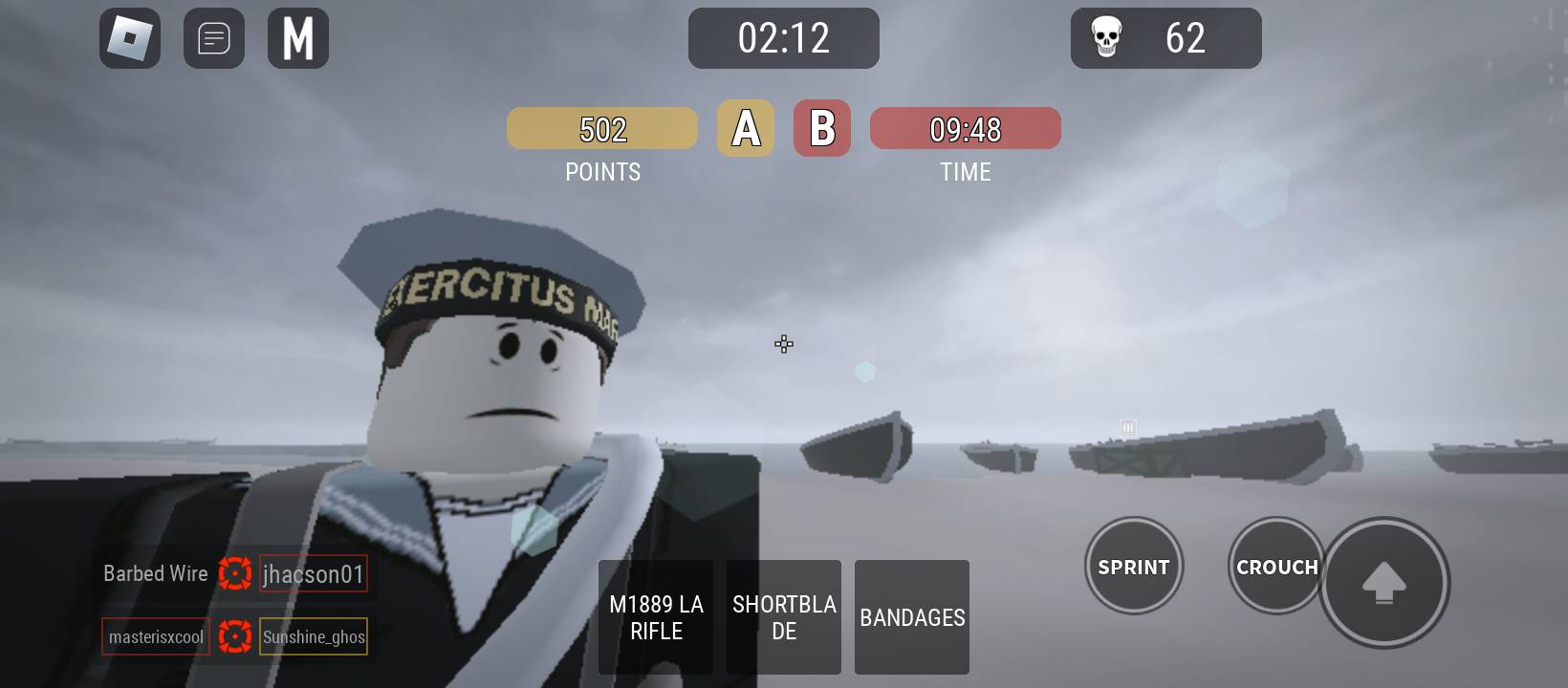The width and height of the screenshot is (1568, 688).
Task: Choose the Bandages slot
Action: pos(912,617)
